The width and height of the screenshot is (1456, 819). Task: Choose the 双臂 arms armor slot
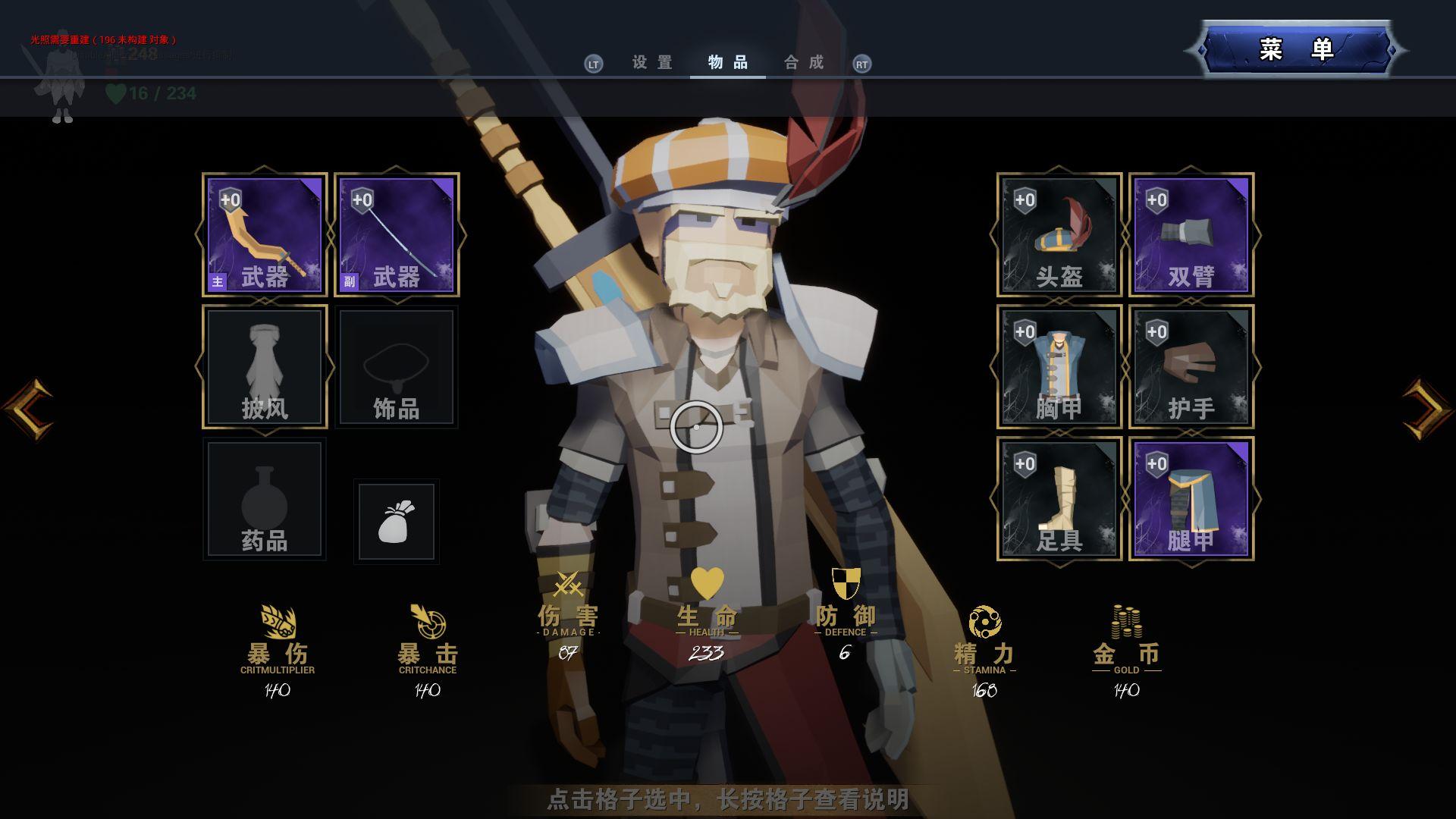(x=1191, y=235)
